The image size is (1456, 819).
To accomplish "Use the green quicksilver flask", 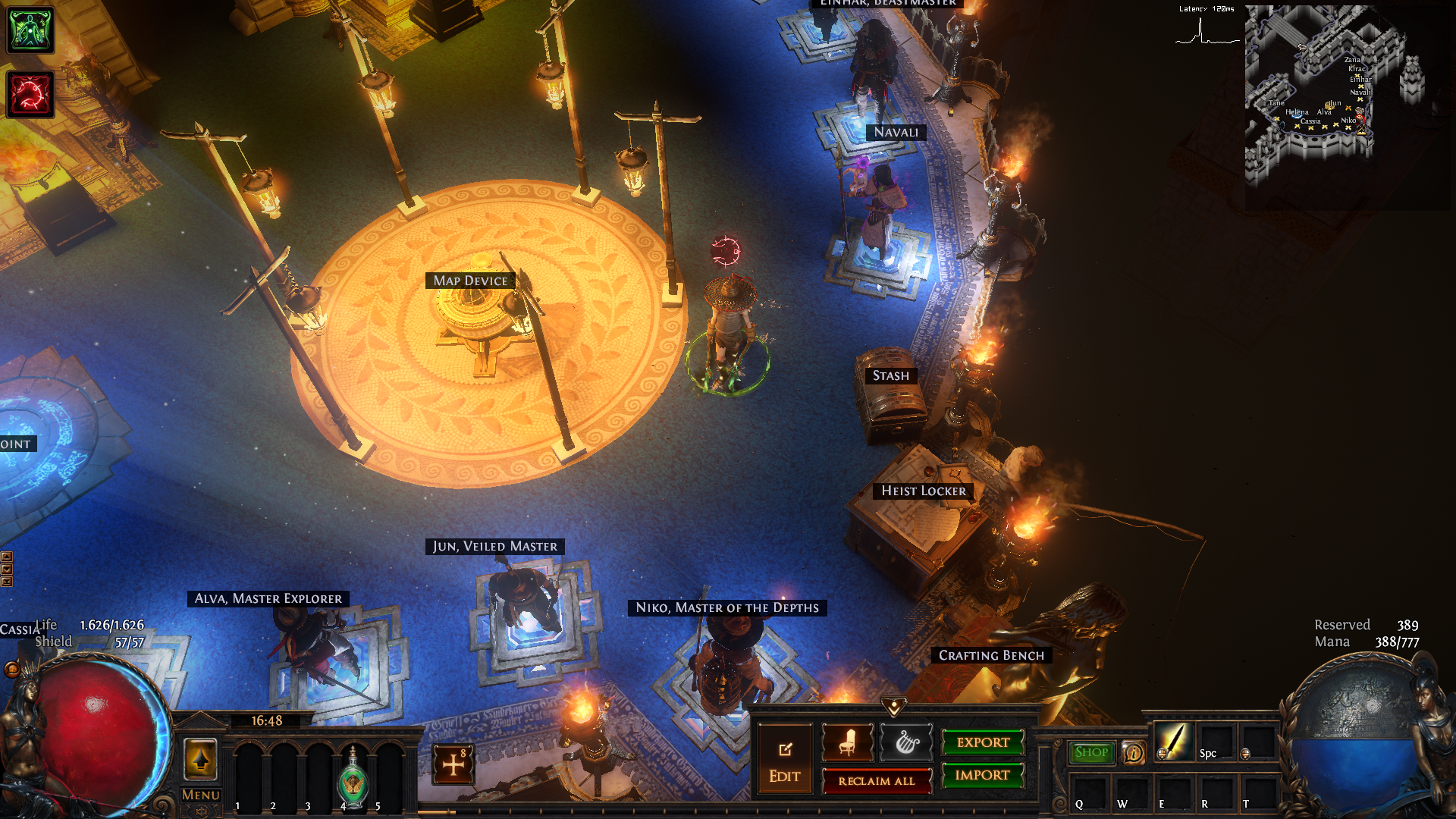I will pos(353,779).
